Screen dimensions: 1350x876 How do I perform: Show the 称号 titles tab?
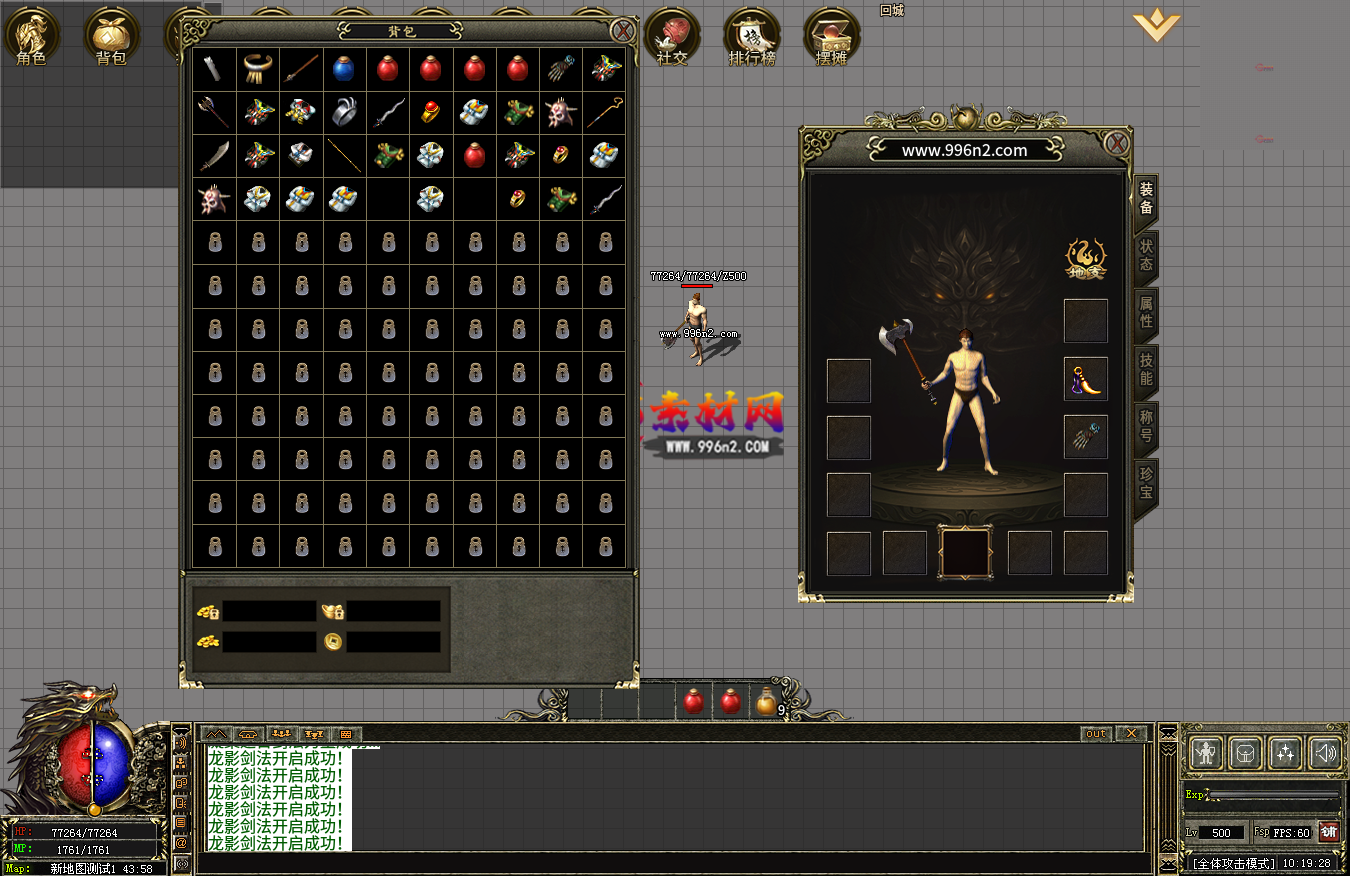(x=1146, y=426)
